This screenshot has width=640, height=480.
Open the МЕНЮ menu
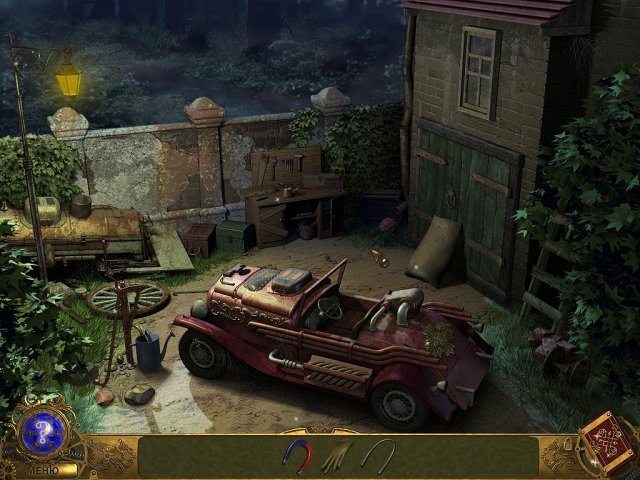click(x=42, y=468)
